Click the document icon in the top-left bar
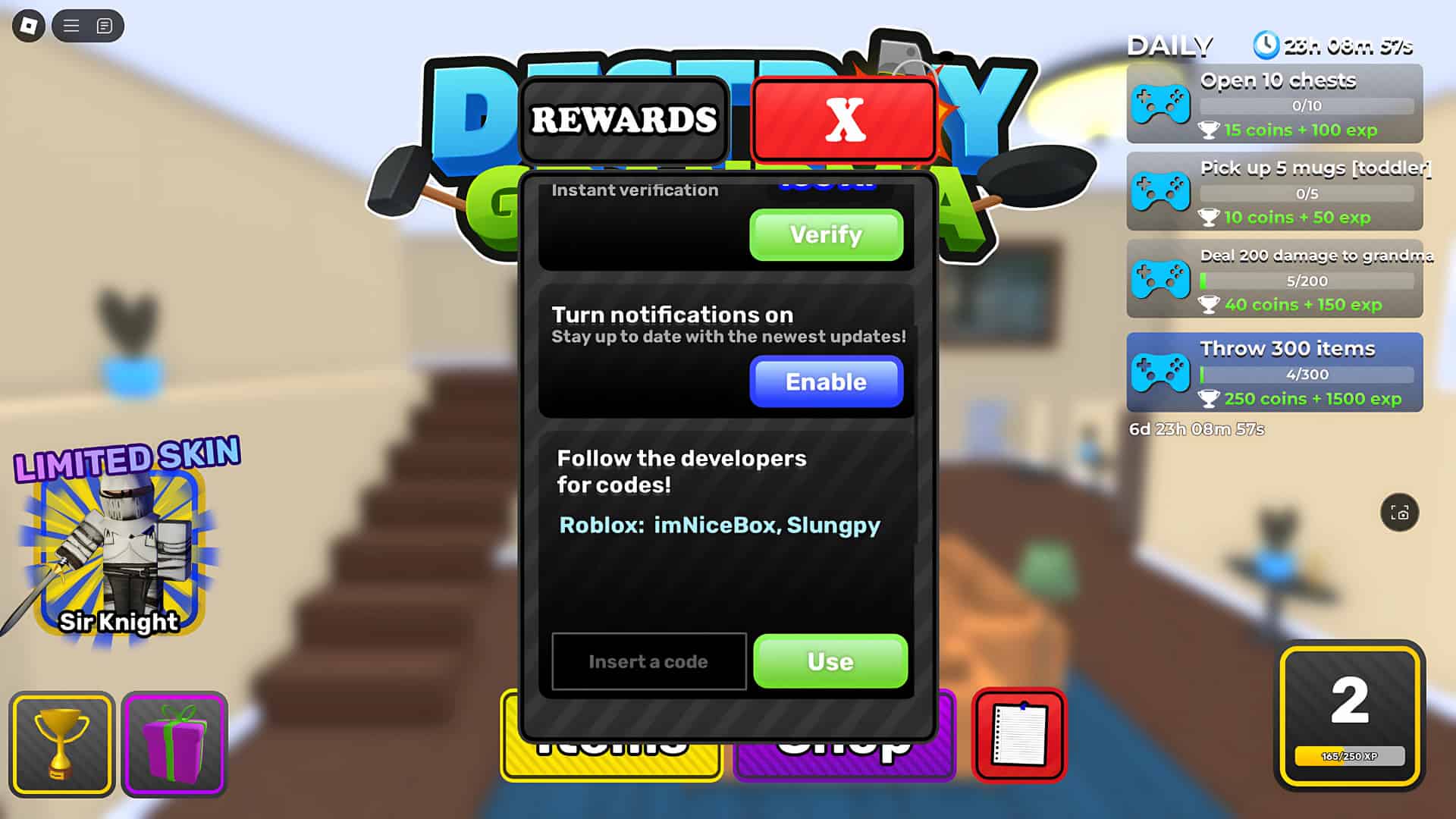Image resolution: width=1456 pixels, height=819 pixels. 104,26
